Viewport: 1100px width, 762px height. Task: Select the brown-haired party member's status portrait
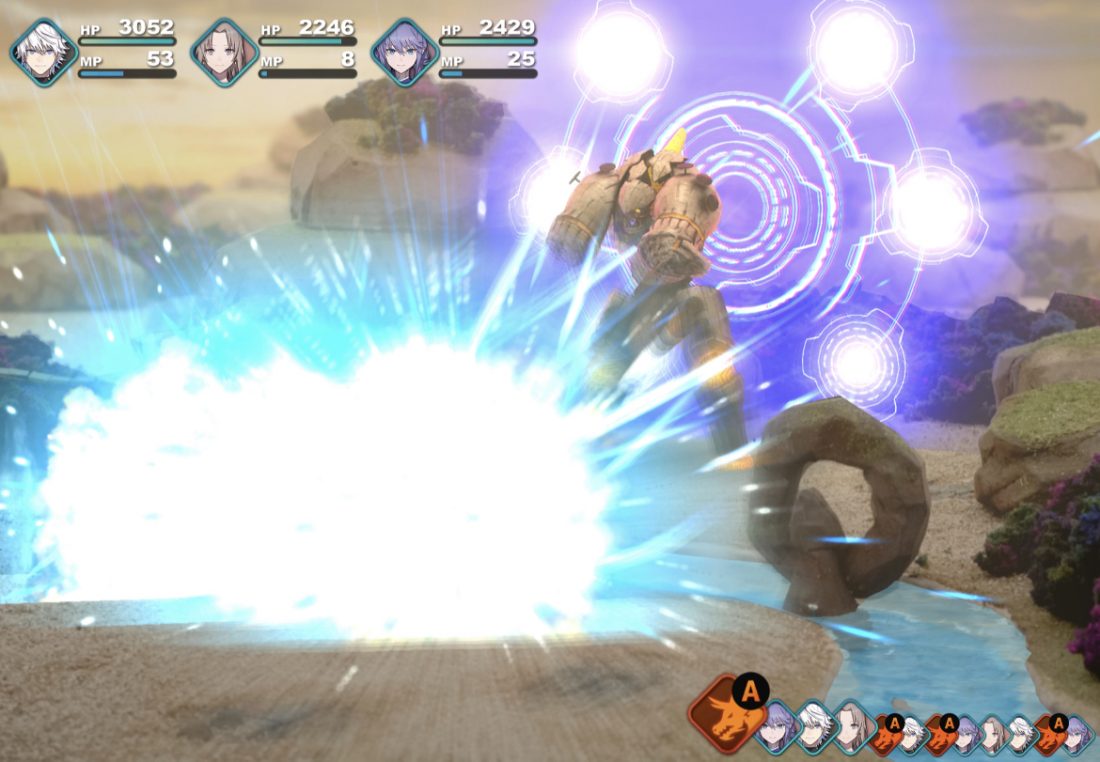pos(224,52)
